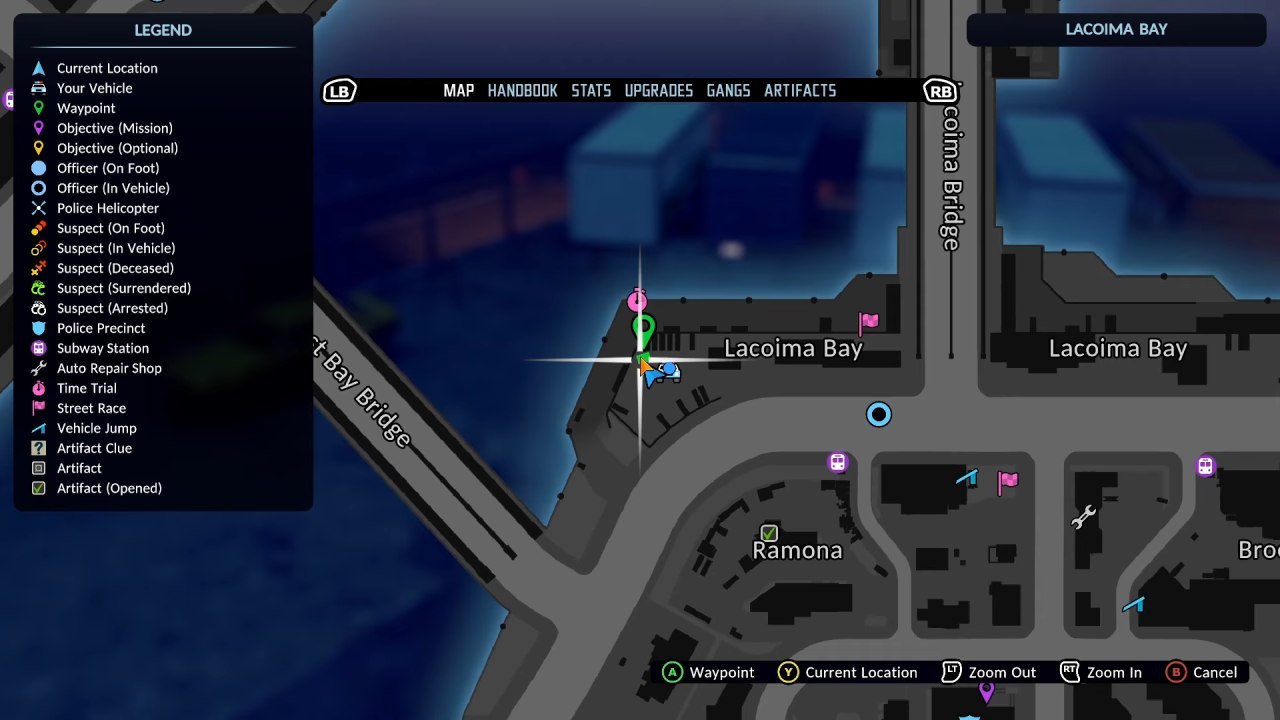This screenshot has height=720, width=1280.
Task: Select the pink Time Trial stopwatch marker
Action: click(x=637, y=301)
